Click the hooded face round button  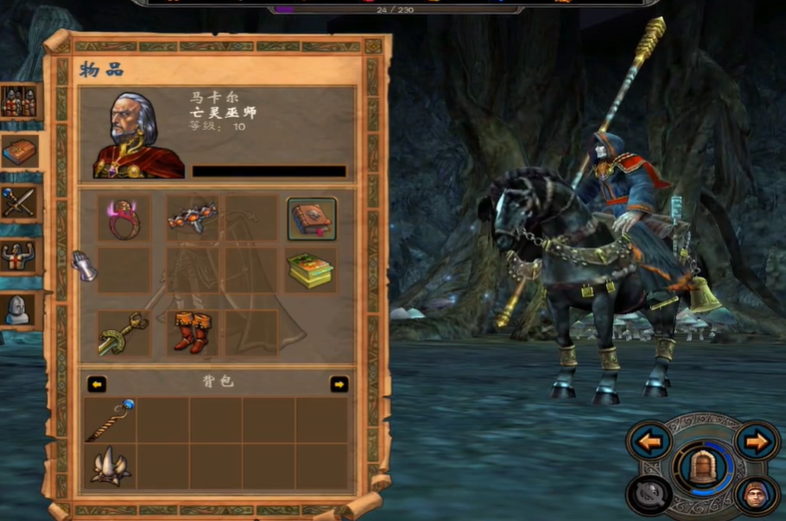tap(756, 495)
